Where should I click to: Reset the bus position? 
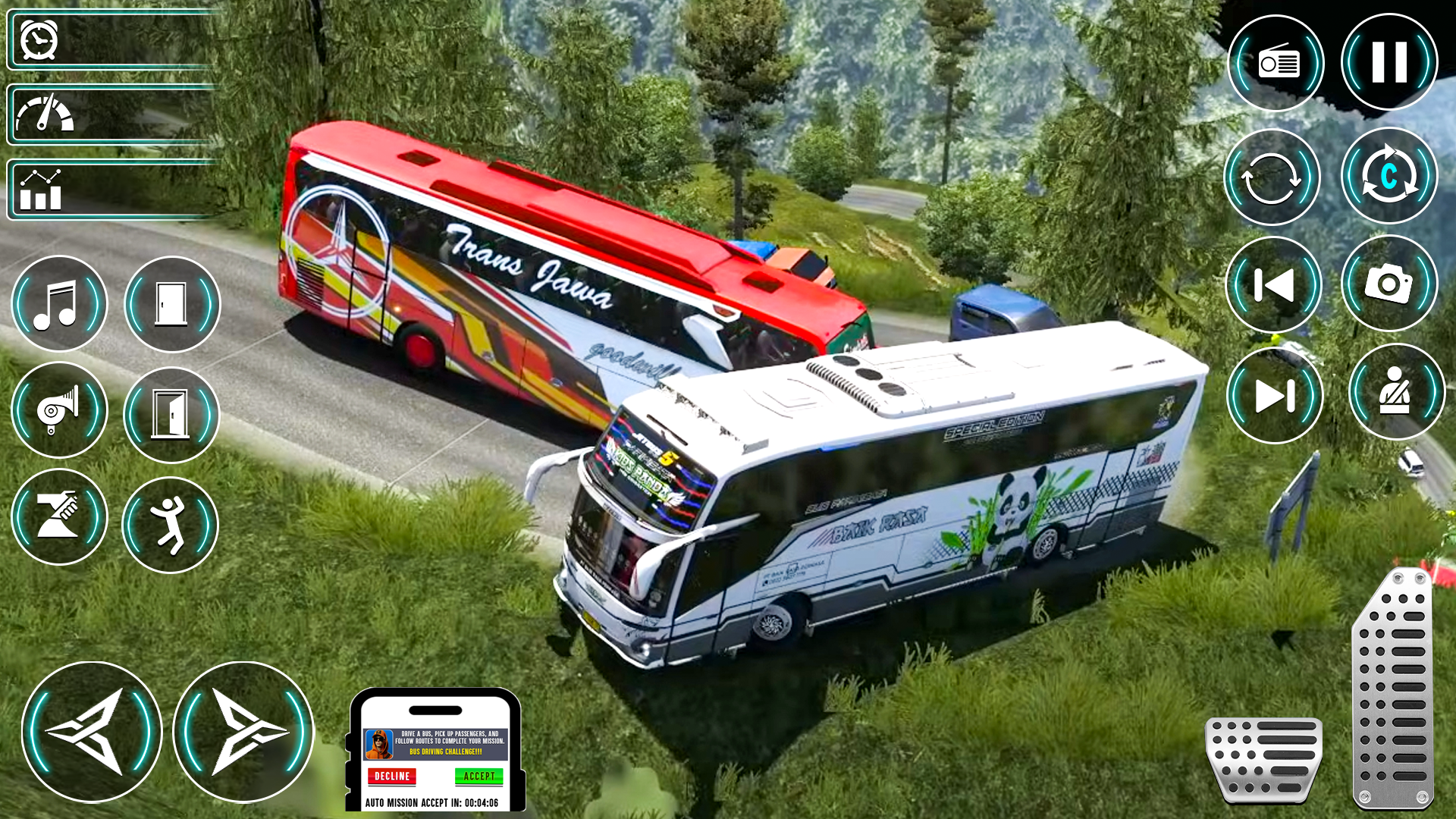pos(1273,176)
